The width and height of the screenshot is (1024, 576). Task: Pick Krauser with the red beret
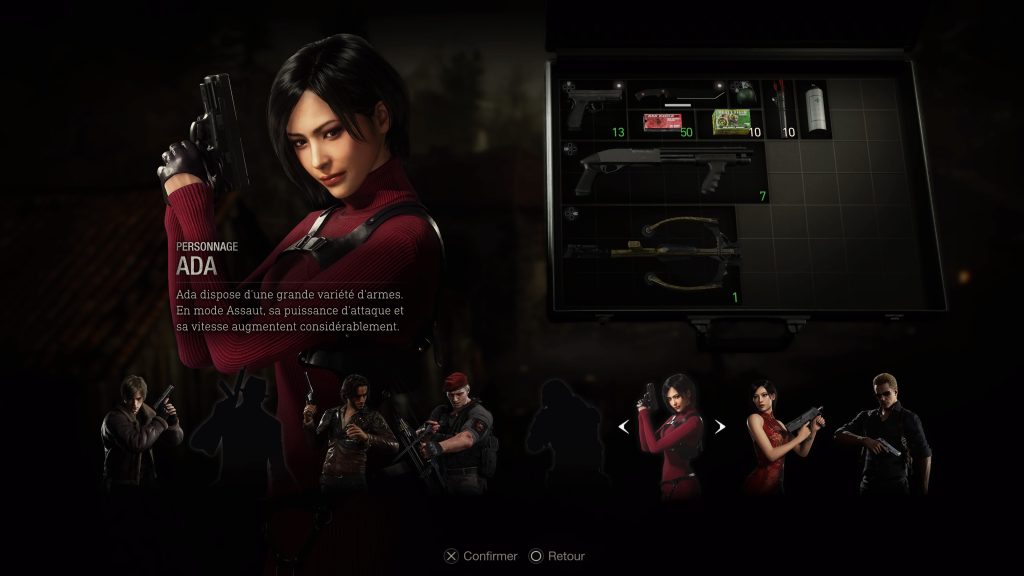454,432
